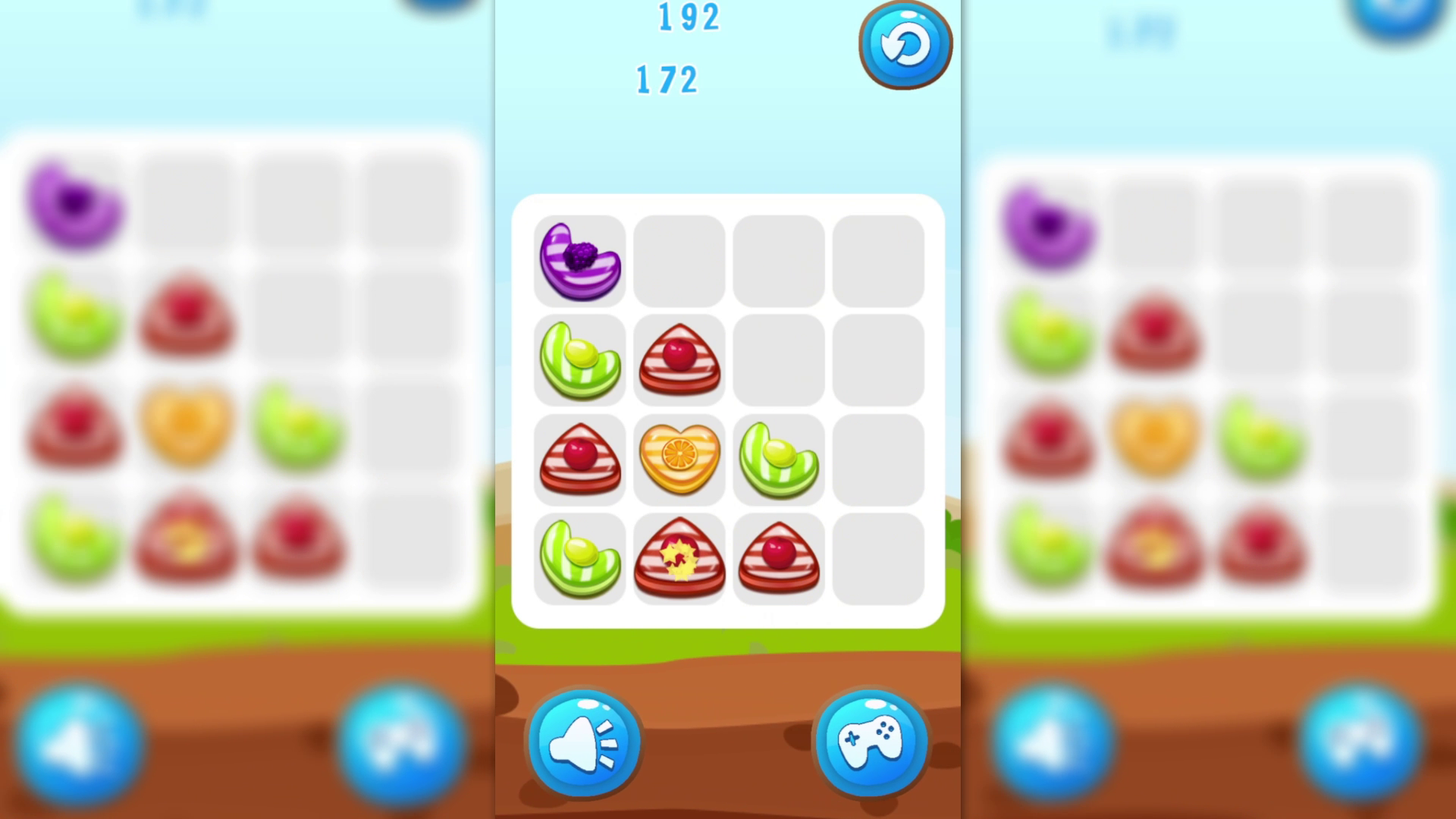Tap the restart arrow icon
Image resolution: width=1456 pixels, height=819 pixels.
905,45
